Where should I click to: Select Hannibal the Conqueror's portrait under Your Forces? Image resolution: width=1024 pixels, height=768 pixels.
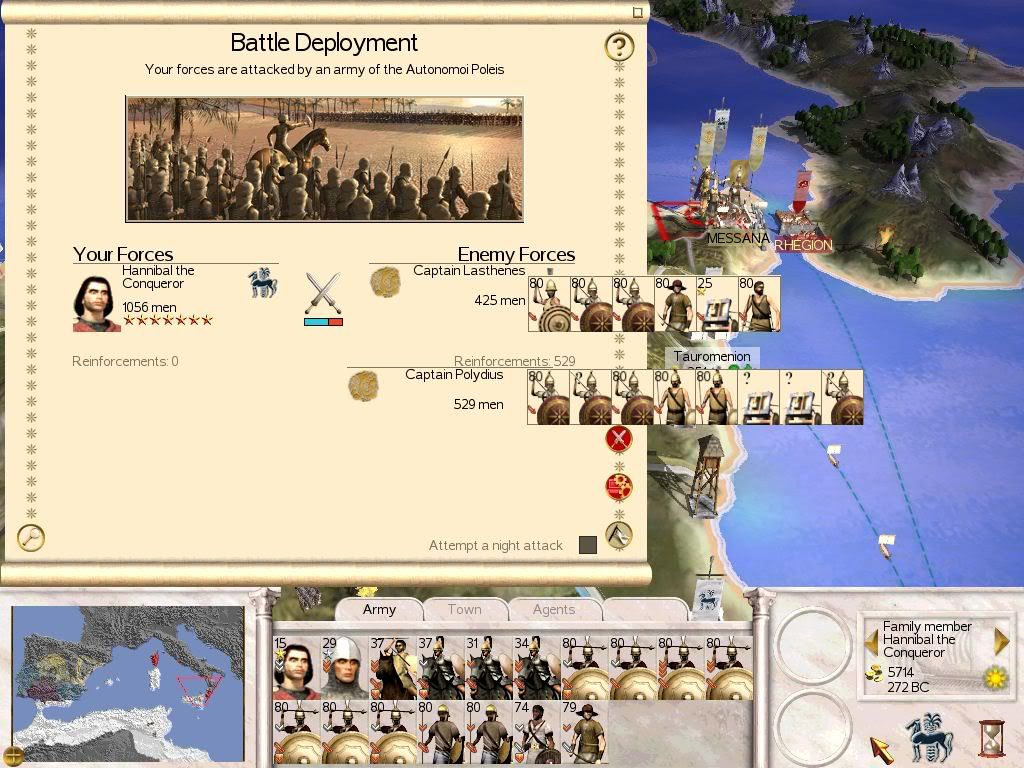[x=96, y=302]
